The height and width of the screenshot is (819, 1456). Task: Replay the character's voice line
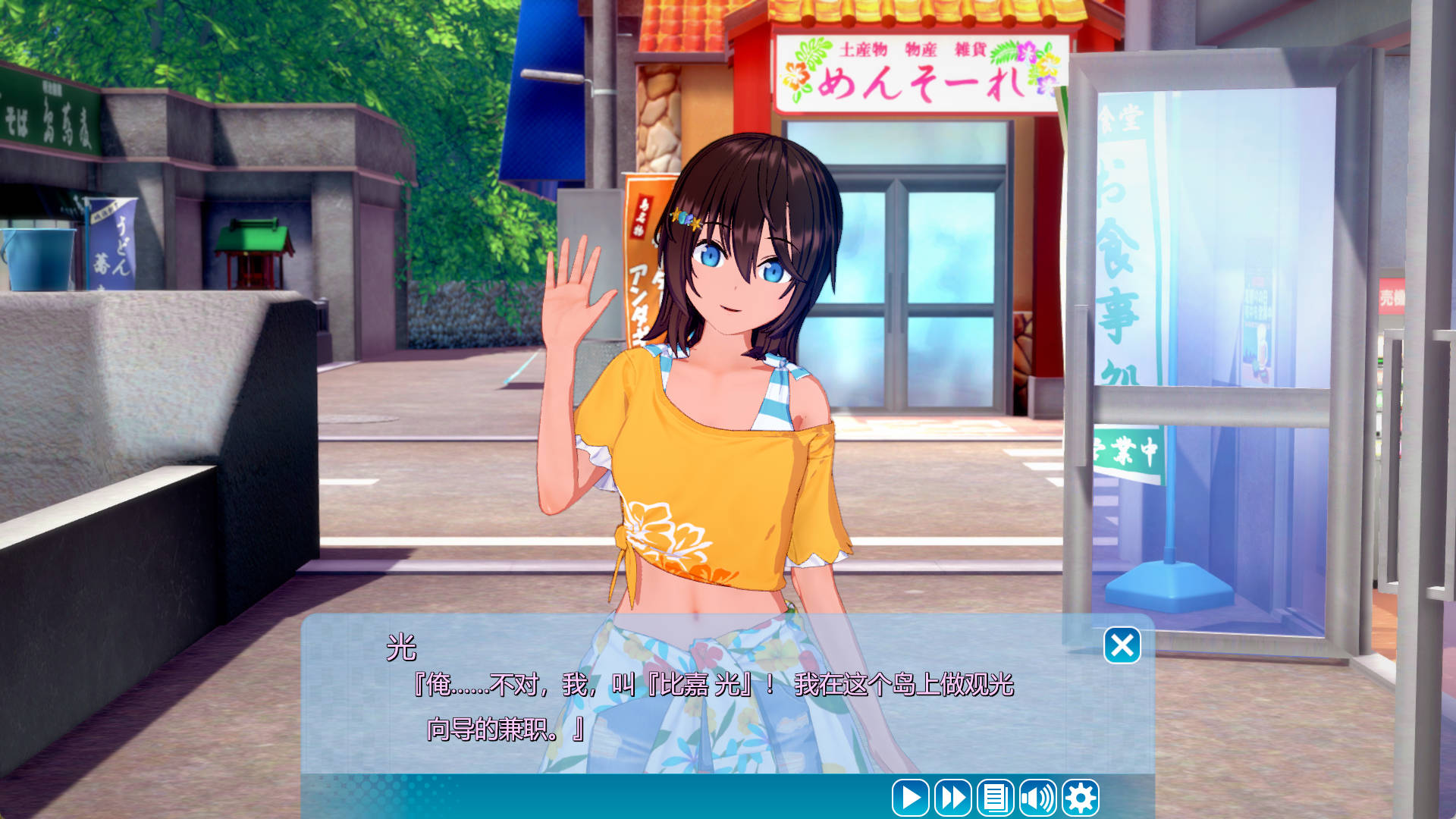pyautogui.click(x=1039, y=797)
